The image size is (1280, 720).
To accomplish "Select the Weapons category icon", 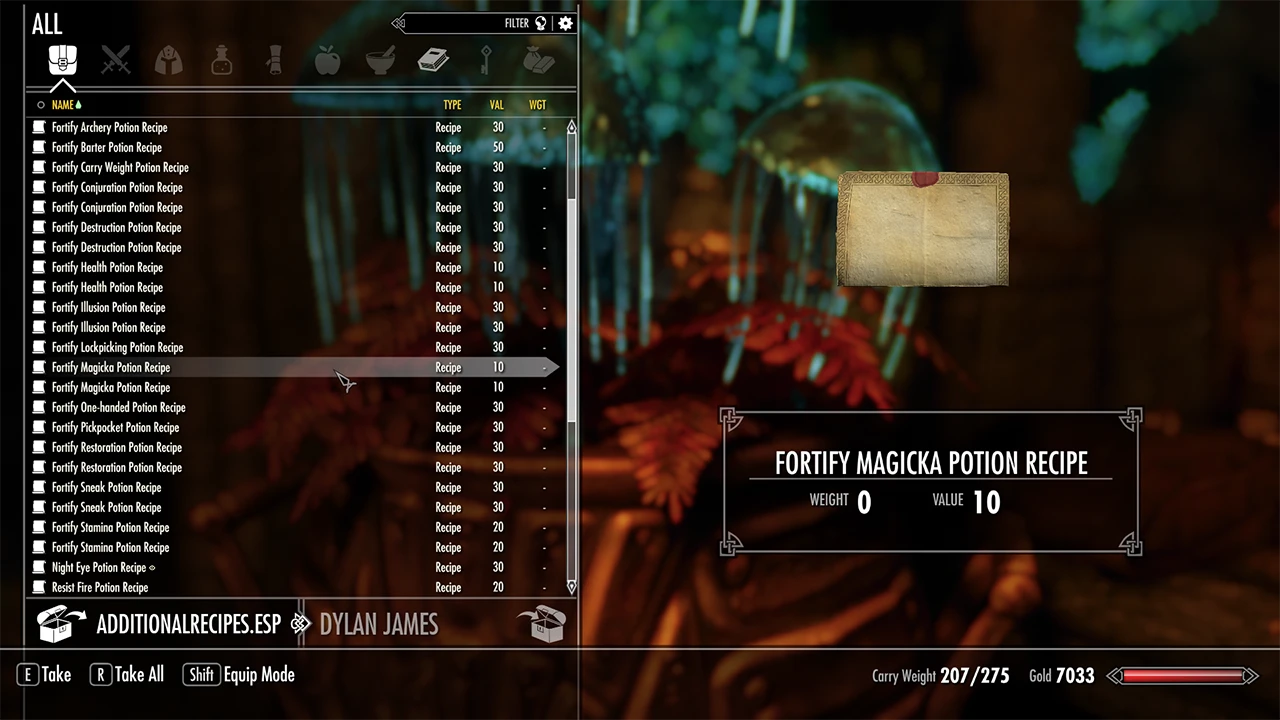I will (116, 60).
